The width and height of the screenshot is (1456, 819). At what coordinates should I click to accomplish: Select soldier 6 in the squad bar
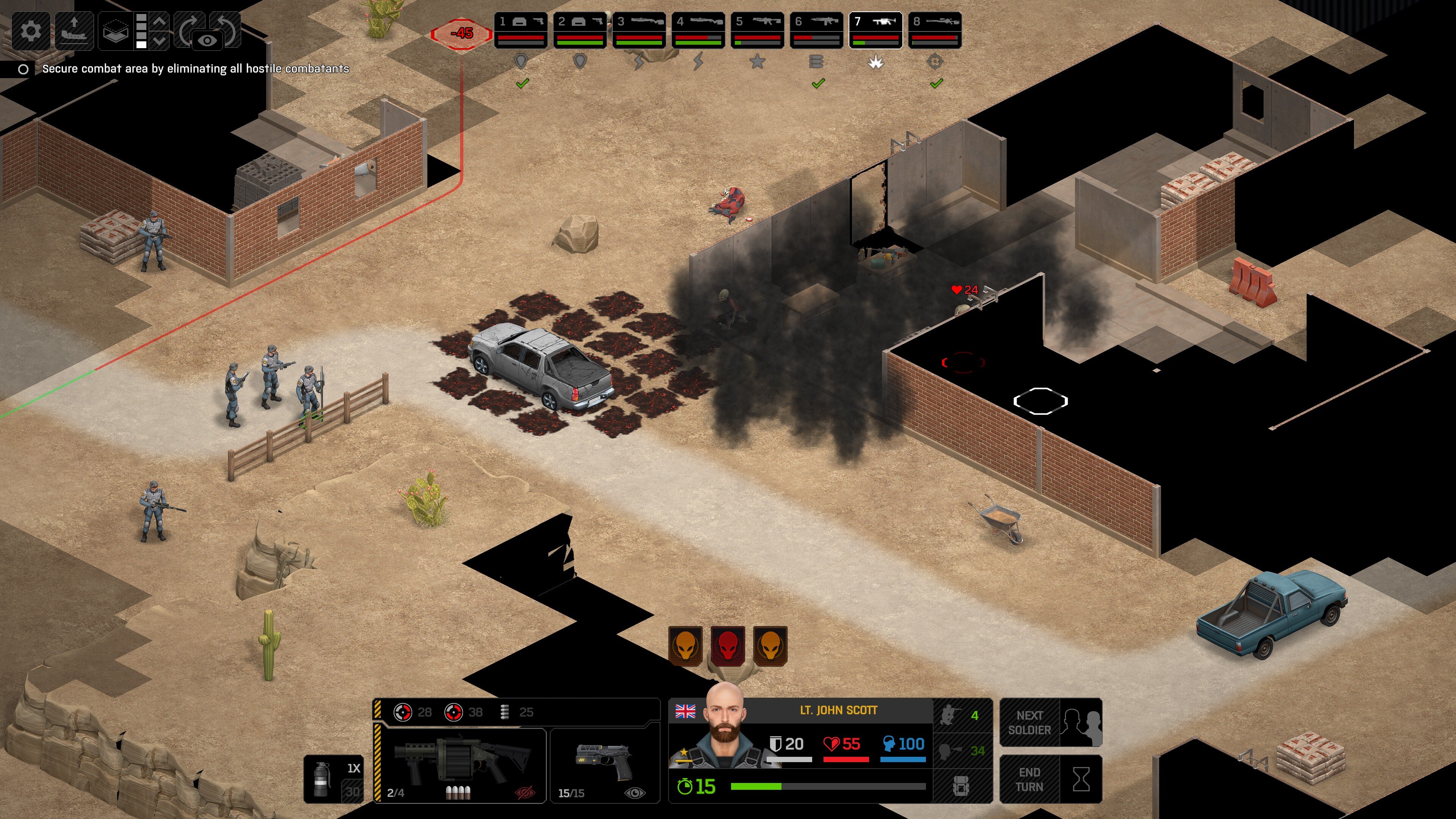(x=816, y=30)
